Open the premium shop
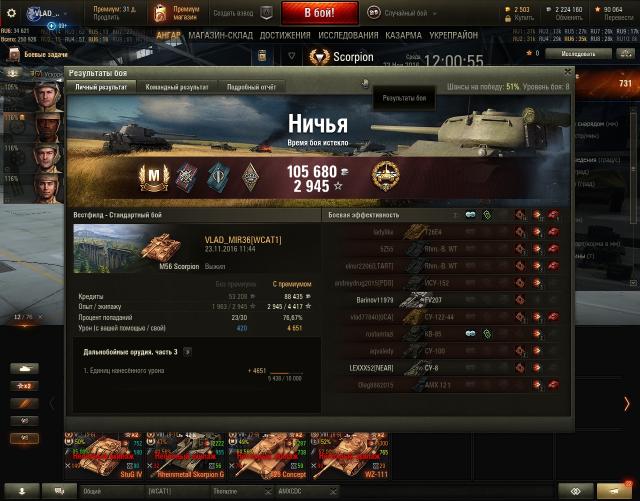The height and width of the screenshot is (501, 640). point(178,13)
